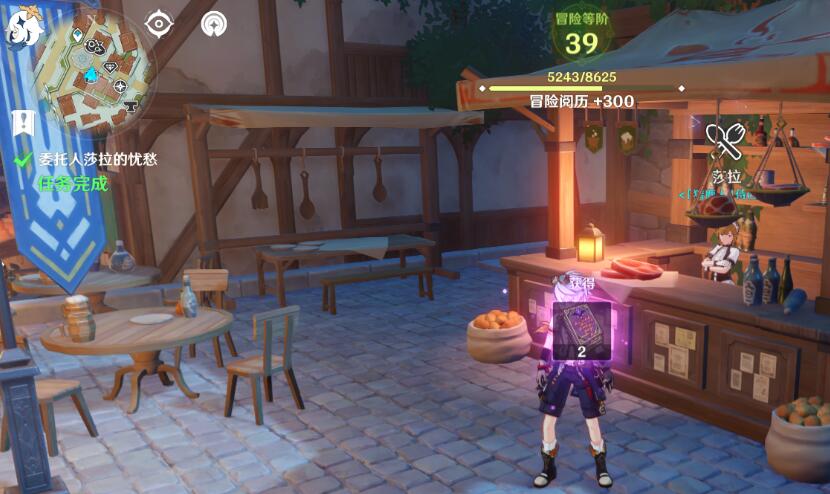This screenshot has width=830, height=494.
Task: Click the obtained book item card
Action: (581, 329)
